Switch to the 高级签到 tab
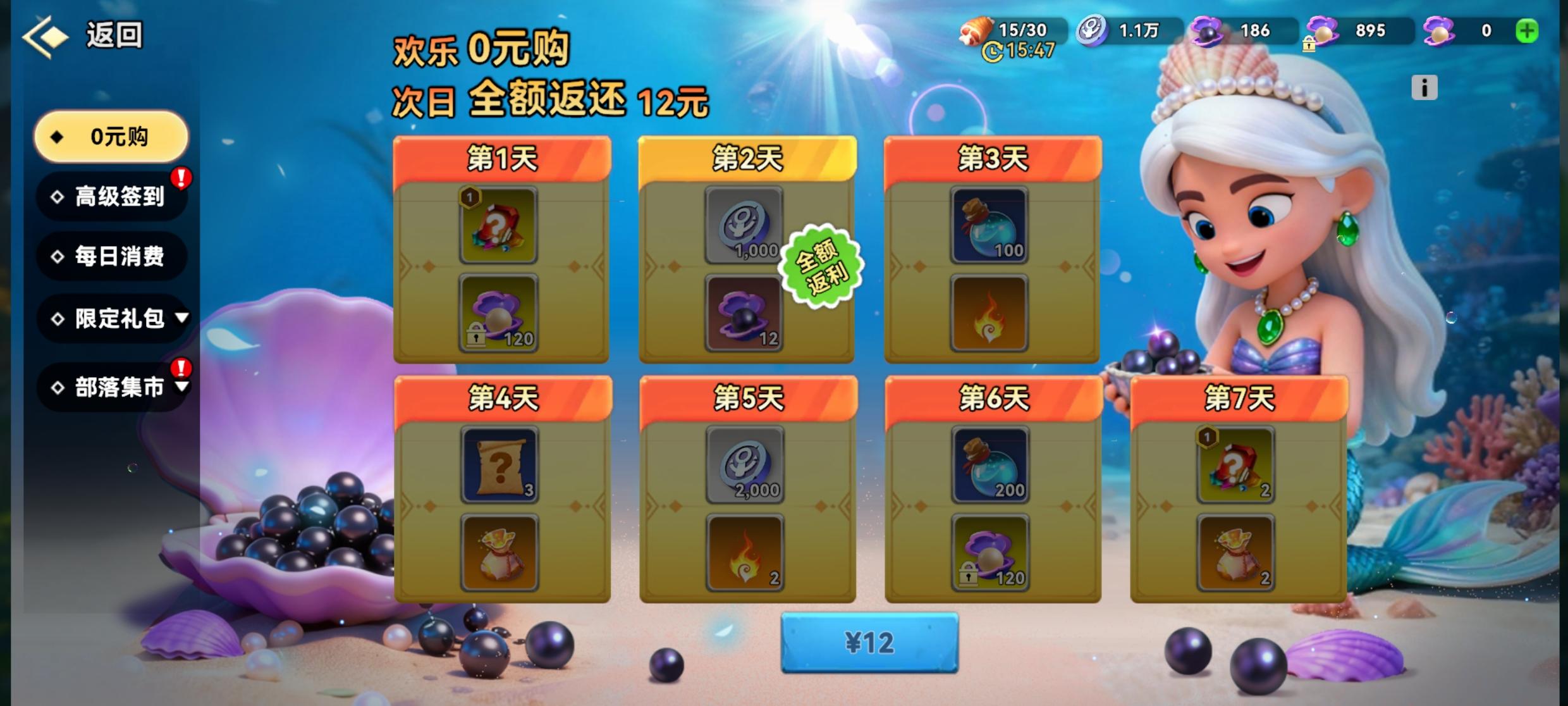 111,197
